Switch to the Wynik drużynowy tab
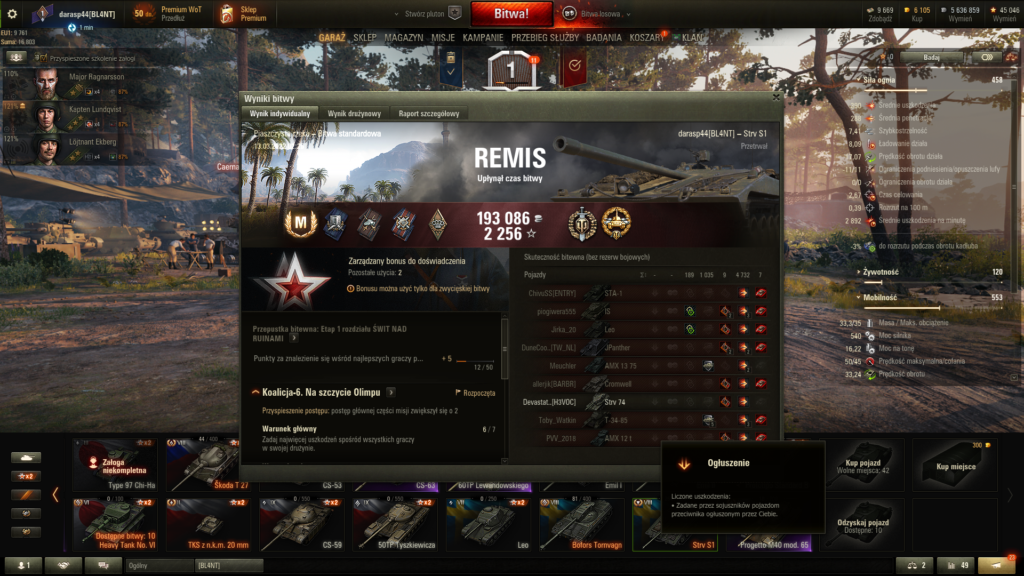Viewport: 1024px width, 576px height. point(351,114)
